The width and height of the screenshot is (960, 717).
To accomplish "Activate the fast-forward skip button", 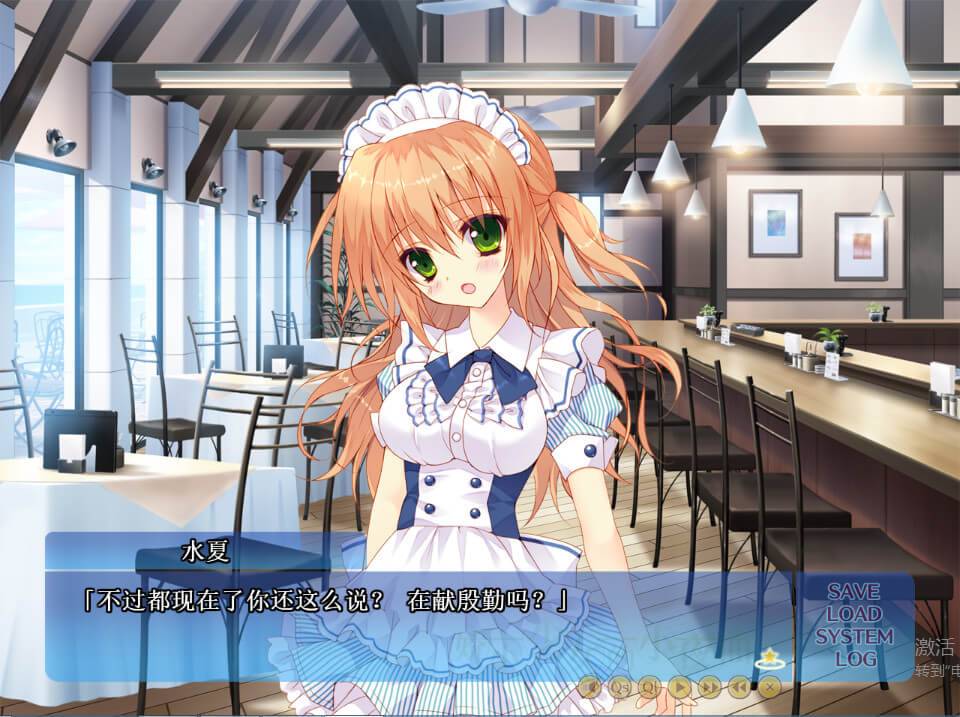I will point(709,686).
